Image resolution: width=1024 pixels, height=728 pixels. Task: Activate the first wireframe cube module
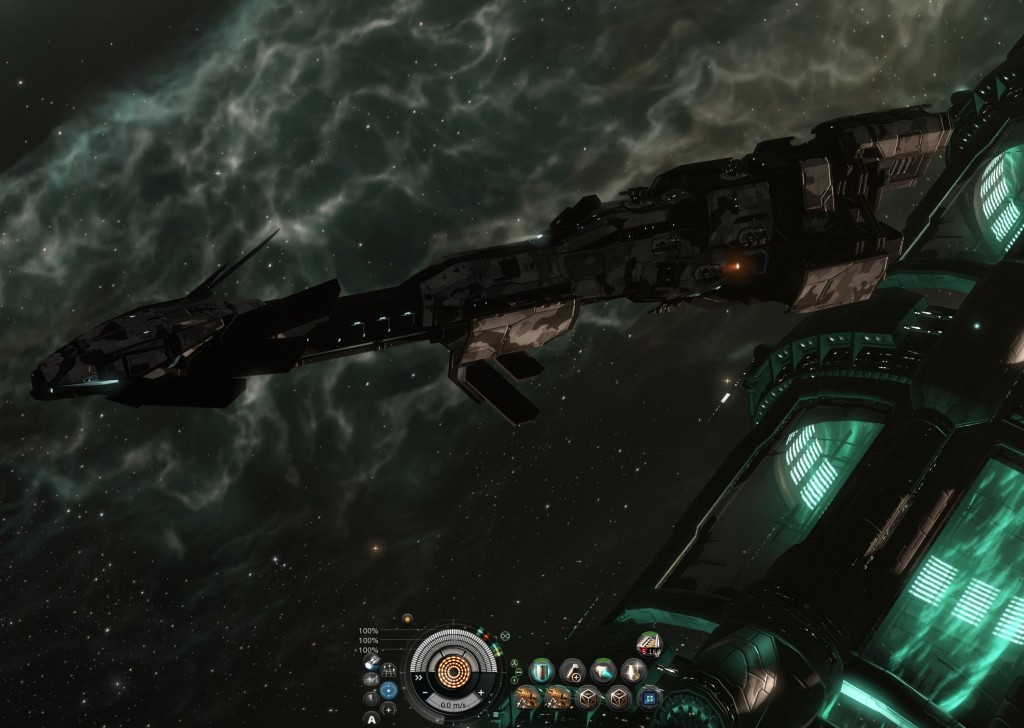pyautogui.click(x=588, y=696)
